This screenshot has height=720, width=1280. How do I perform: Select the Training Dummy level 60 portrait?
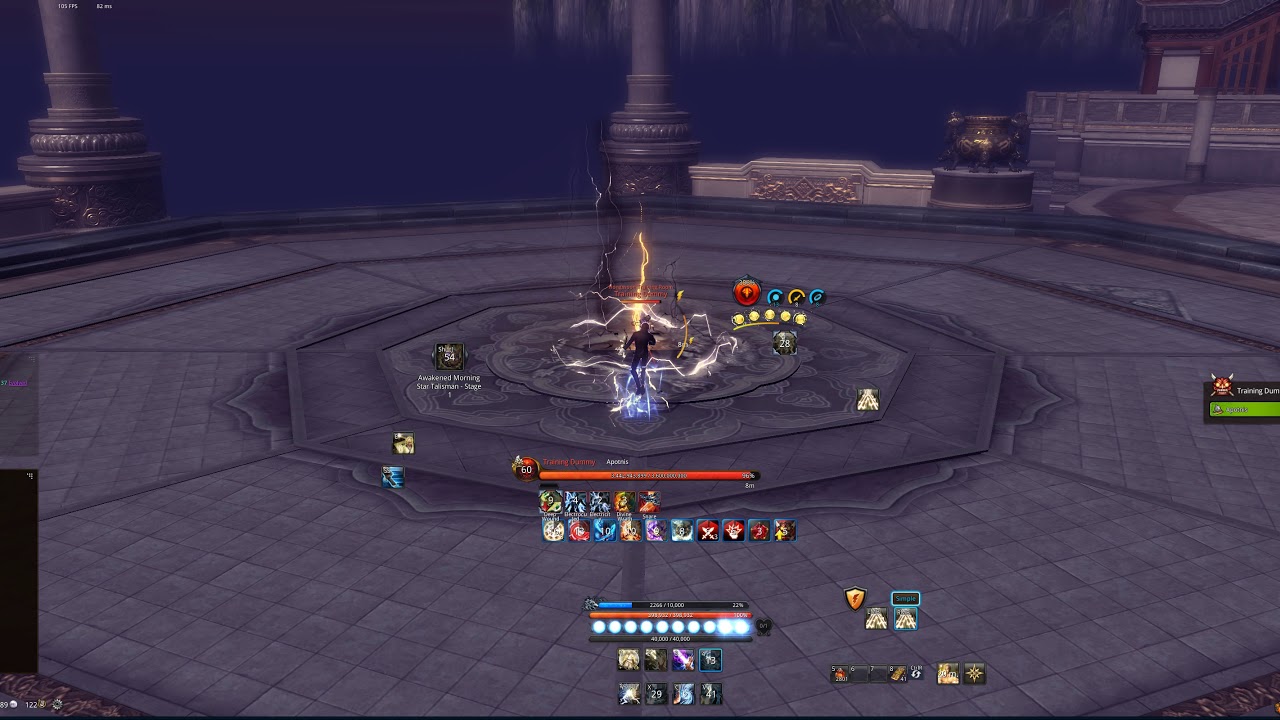[x=525, y=468]
